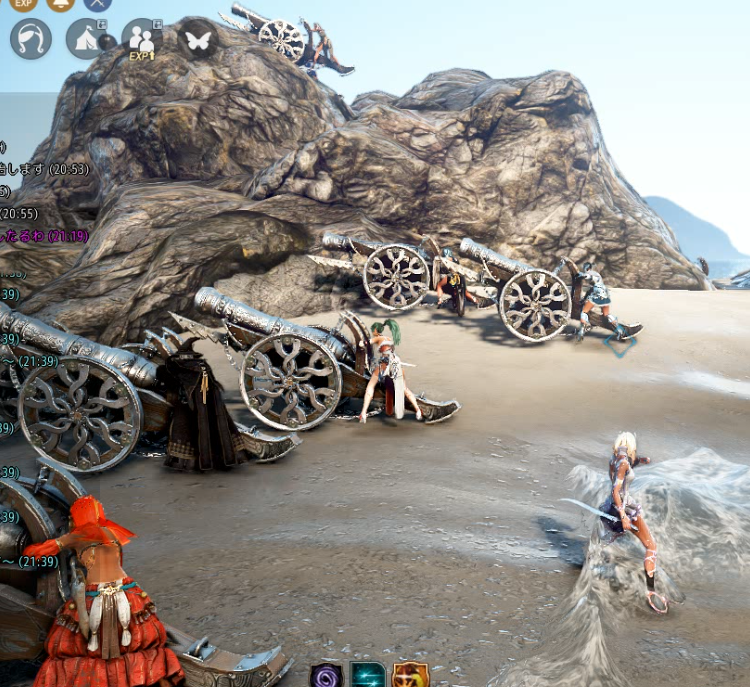Click the tent camp icon
The height and width of the screenshot is (687, 750).
[86, 38]
